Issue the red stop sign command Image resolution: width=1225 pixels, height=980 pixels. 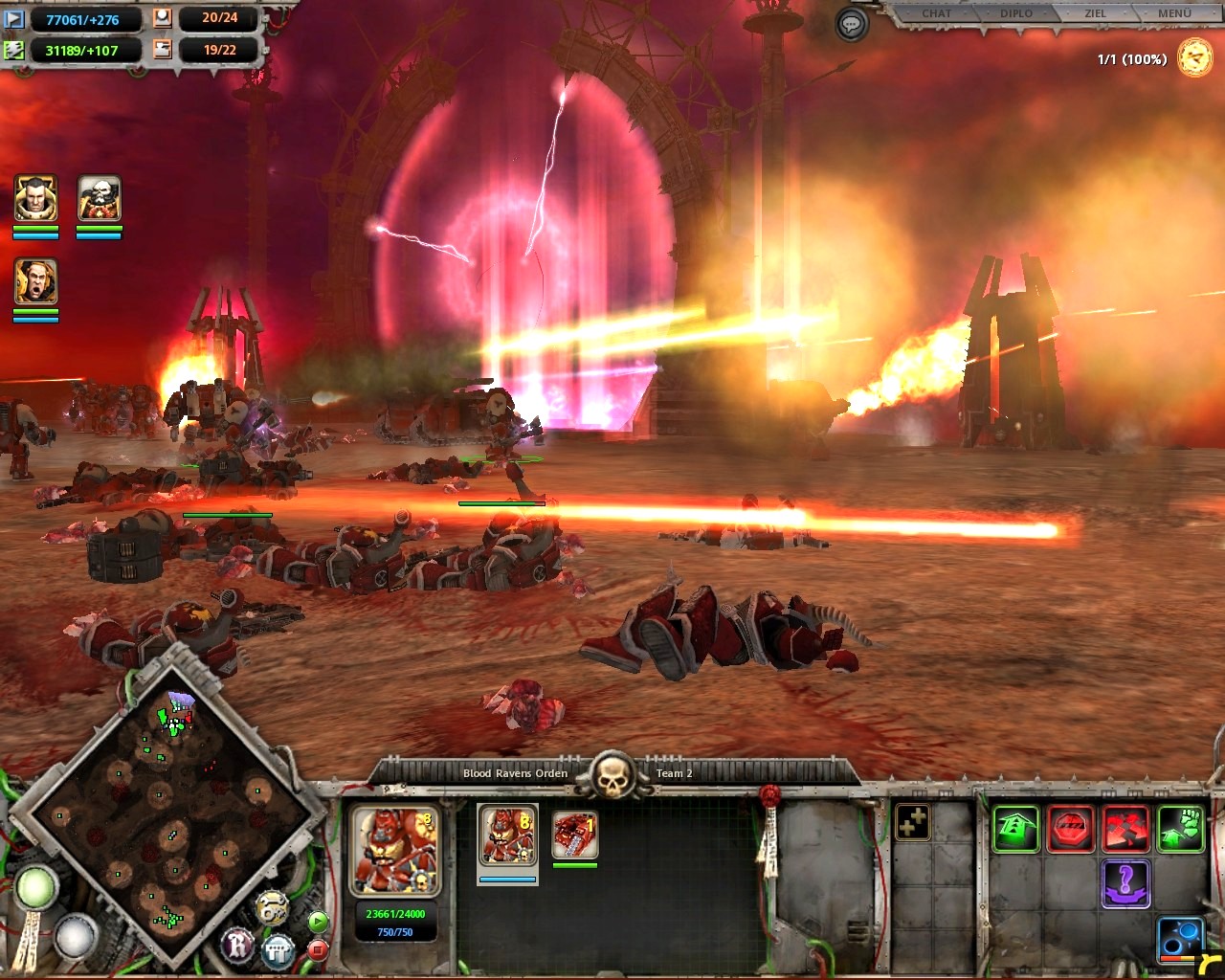1071,829
